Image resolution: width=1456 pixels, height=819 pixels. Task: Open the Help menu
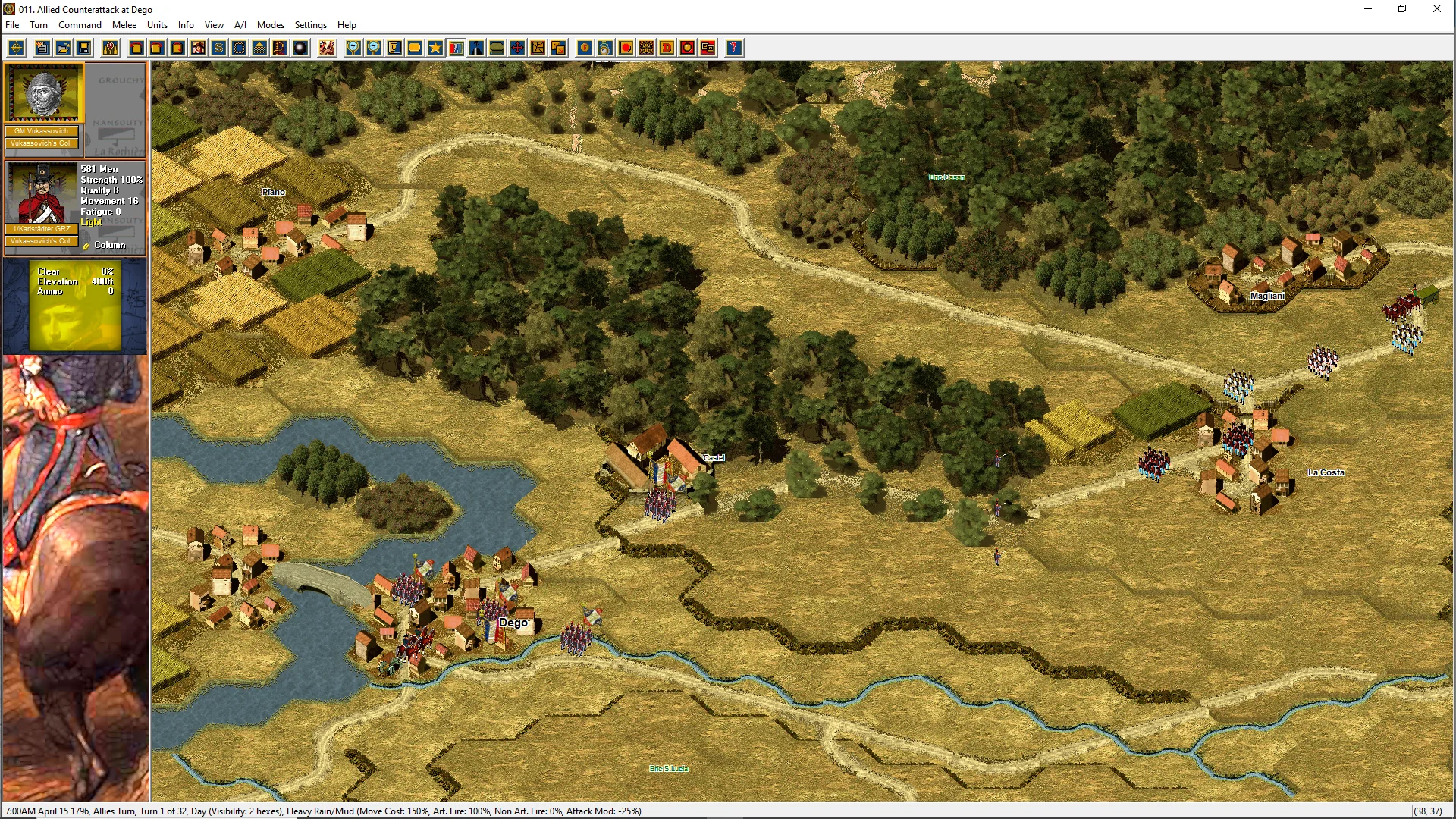point(347,25)
